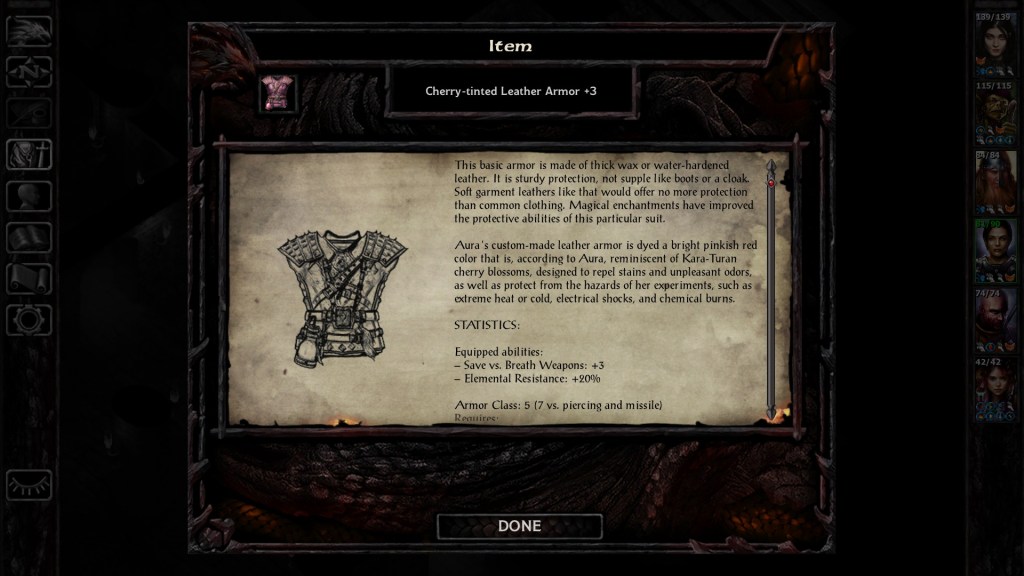
Task: Click the description scrollbar's up arrow
Action: coord(770,165)
